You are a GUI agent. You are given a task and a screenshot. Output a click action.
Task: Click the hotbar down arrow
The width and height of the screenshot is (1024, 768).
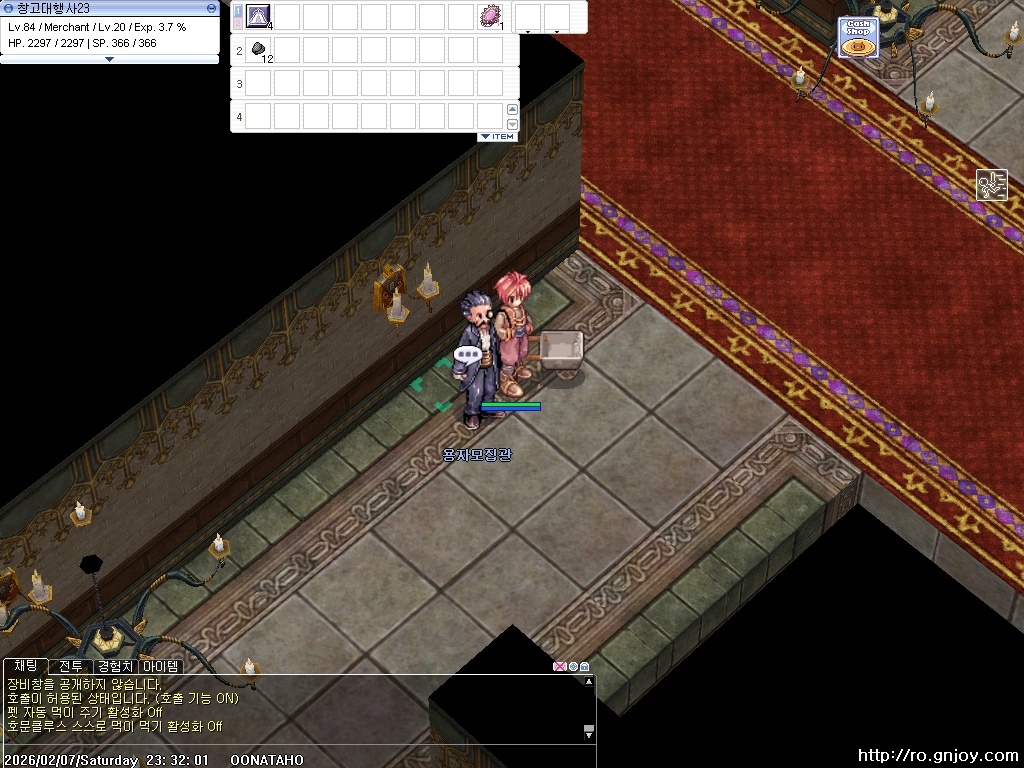[512, 123]
